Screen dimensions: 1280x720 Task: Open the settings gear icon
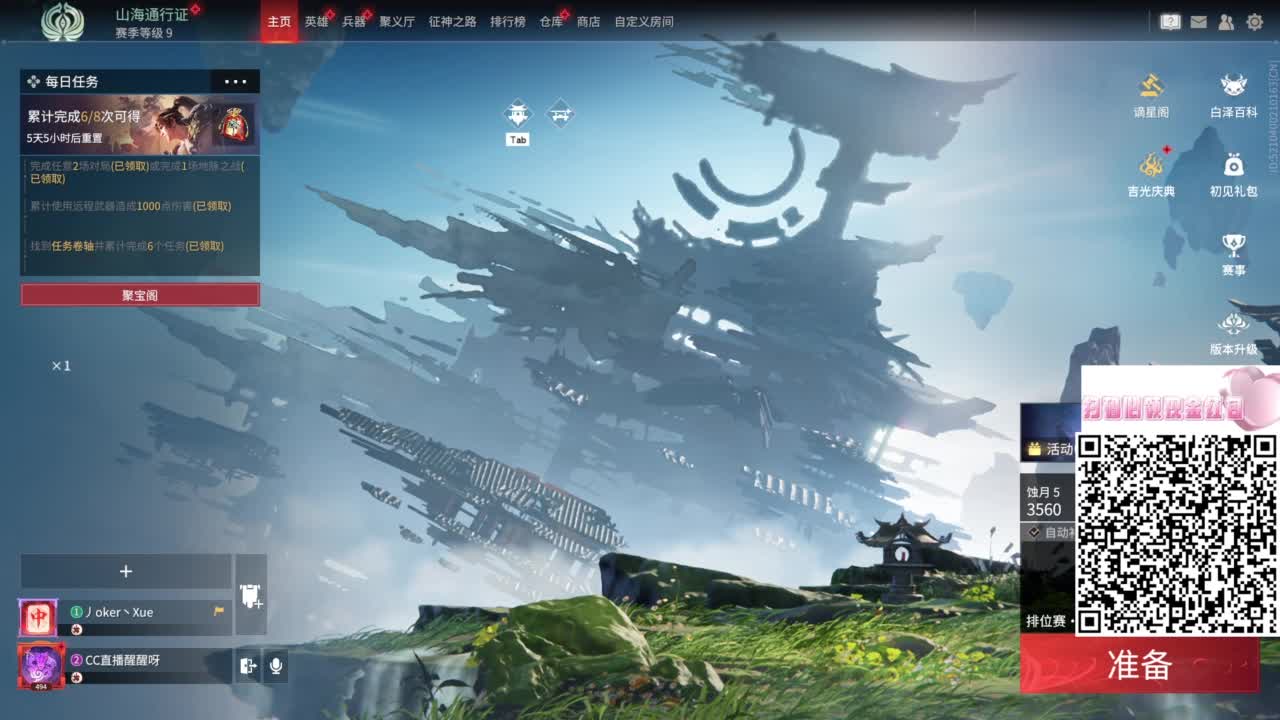point(1253,20)
